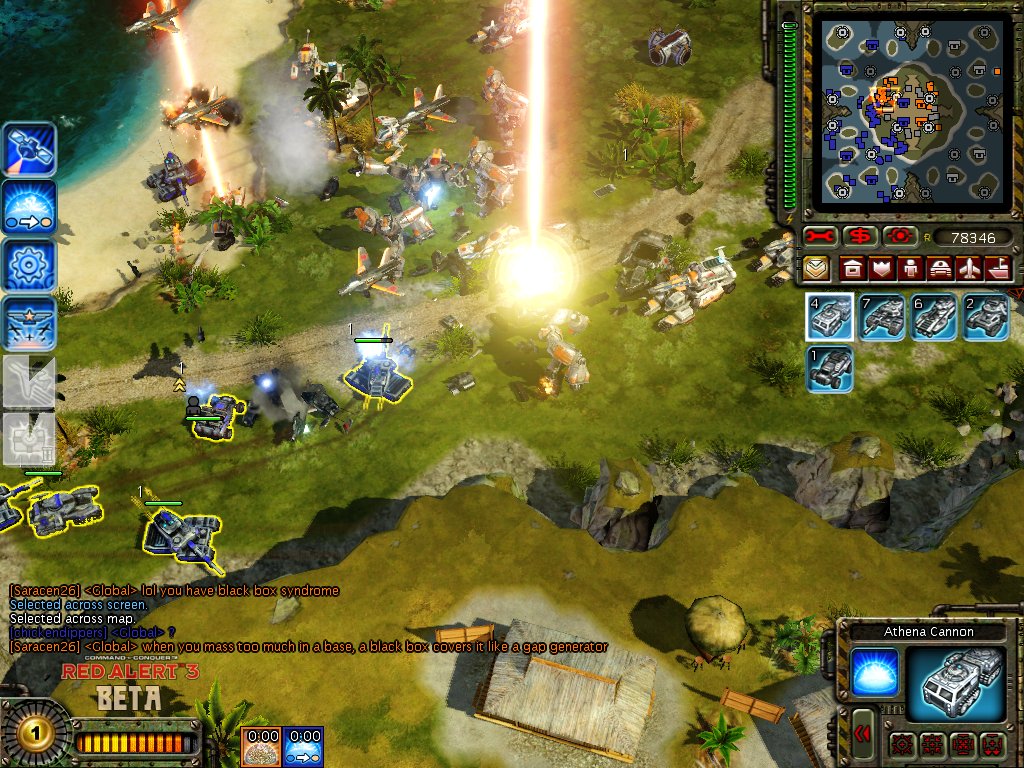The image size is (1024, 768).
Task: Activate Athena Cannon's blue shield ability
Action: tap(872, 672)
